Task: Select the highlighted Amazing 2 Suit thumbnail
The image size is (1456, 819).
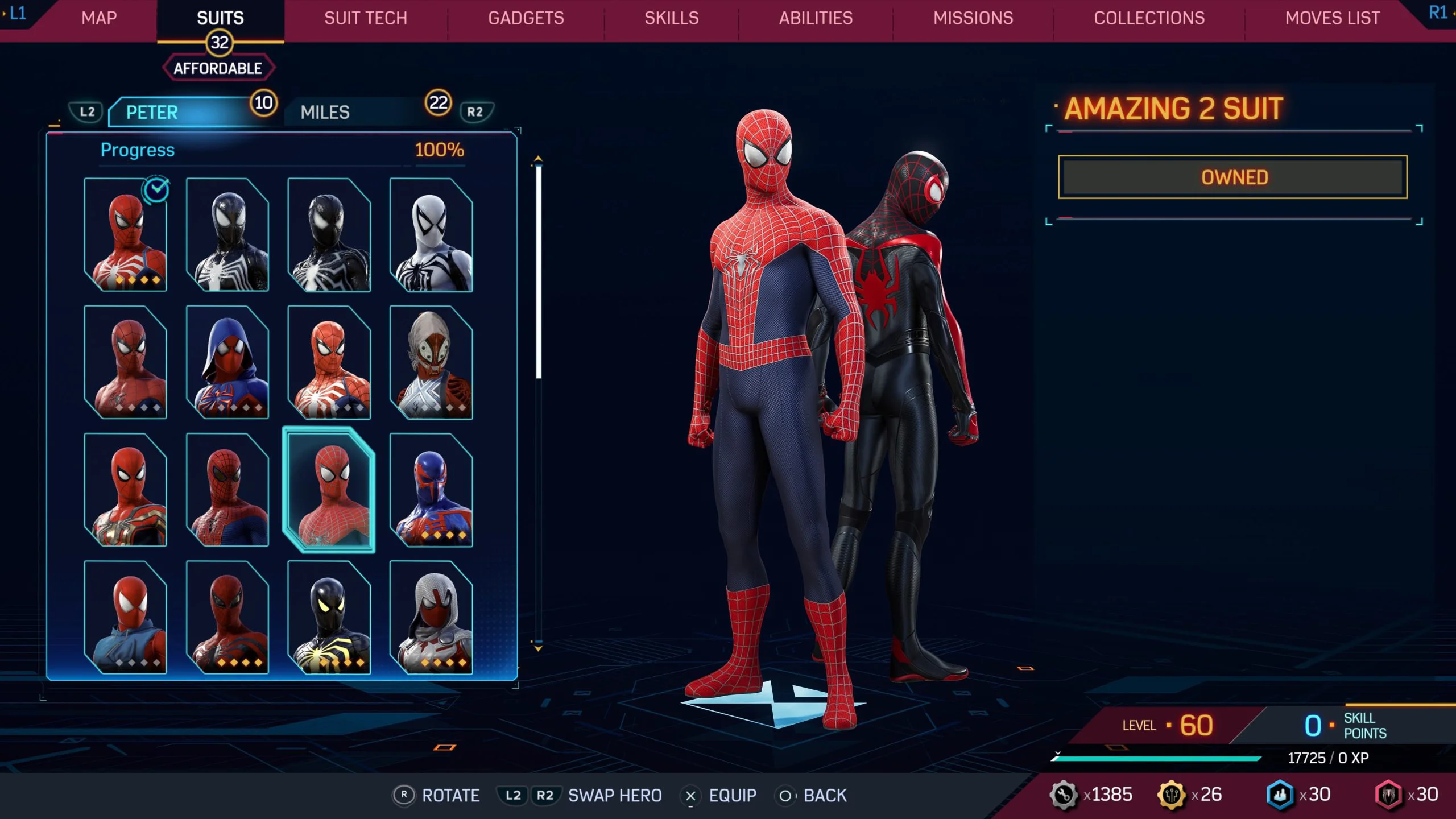Action: click(x=329, y=490)
